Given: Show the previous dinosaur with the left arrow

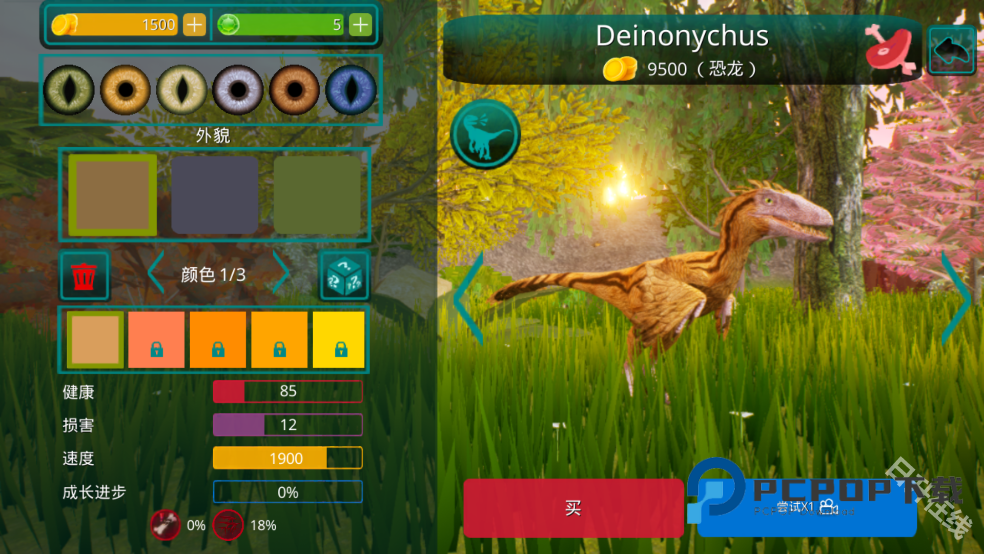Looking at the screenshot, I should pos(468,298).
